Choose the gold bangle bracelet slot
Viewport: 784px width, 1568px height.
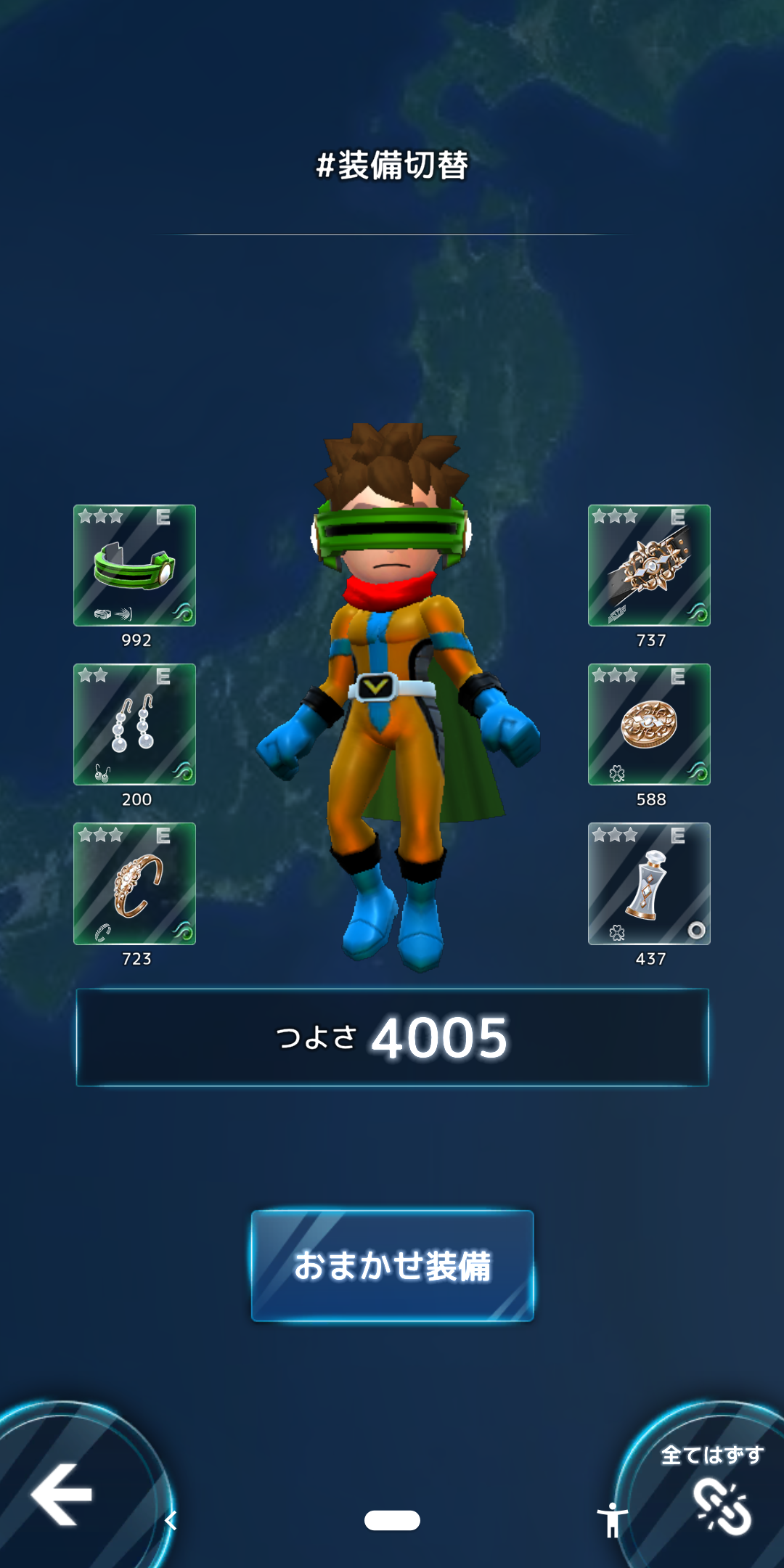click(x=134, y=883)
